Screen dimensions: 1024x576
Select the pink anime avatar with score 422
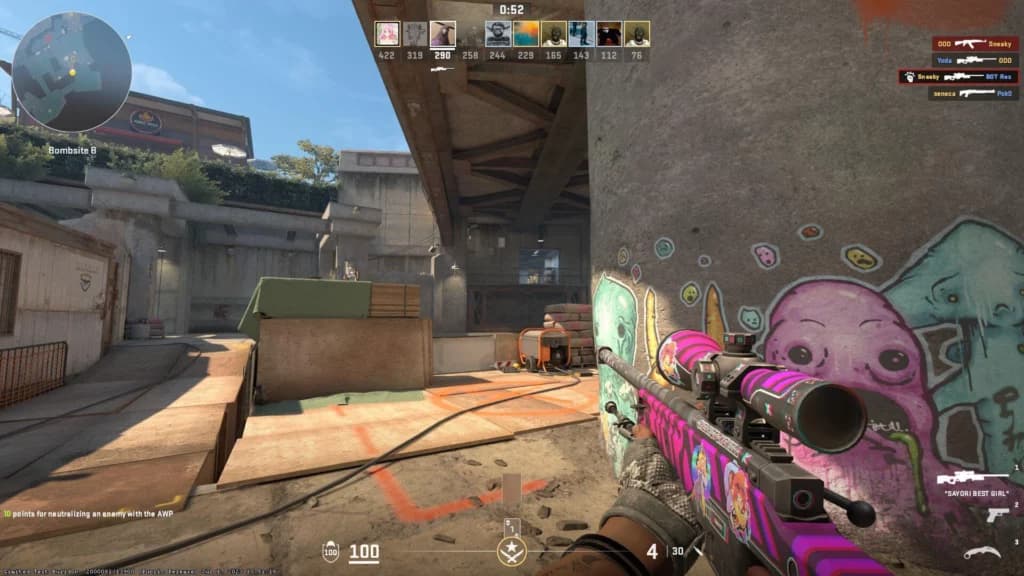coord(387,34)
